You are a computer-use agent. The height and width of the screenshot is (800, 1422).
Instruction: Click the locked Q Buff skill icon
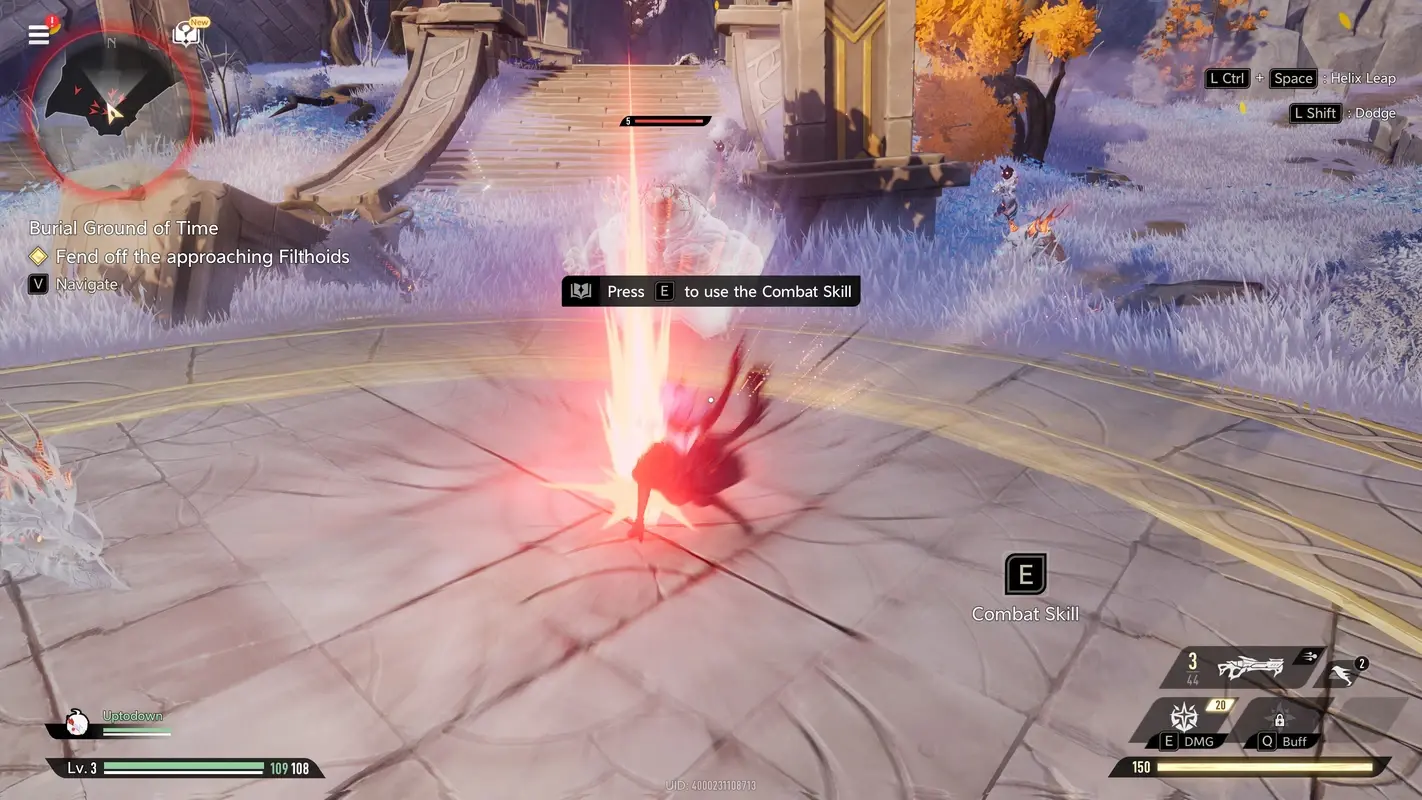1280,720
